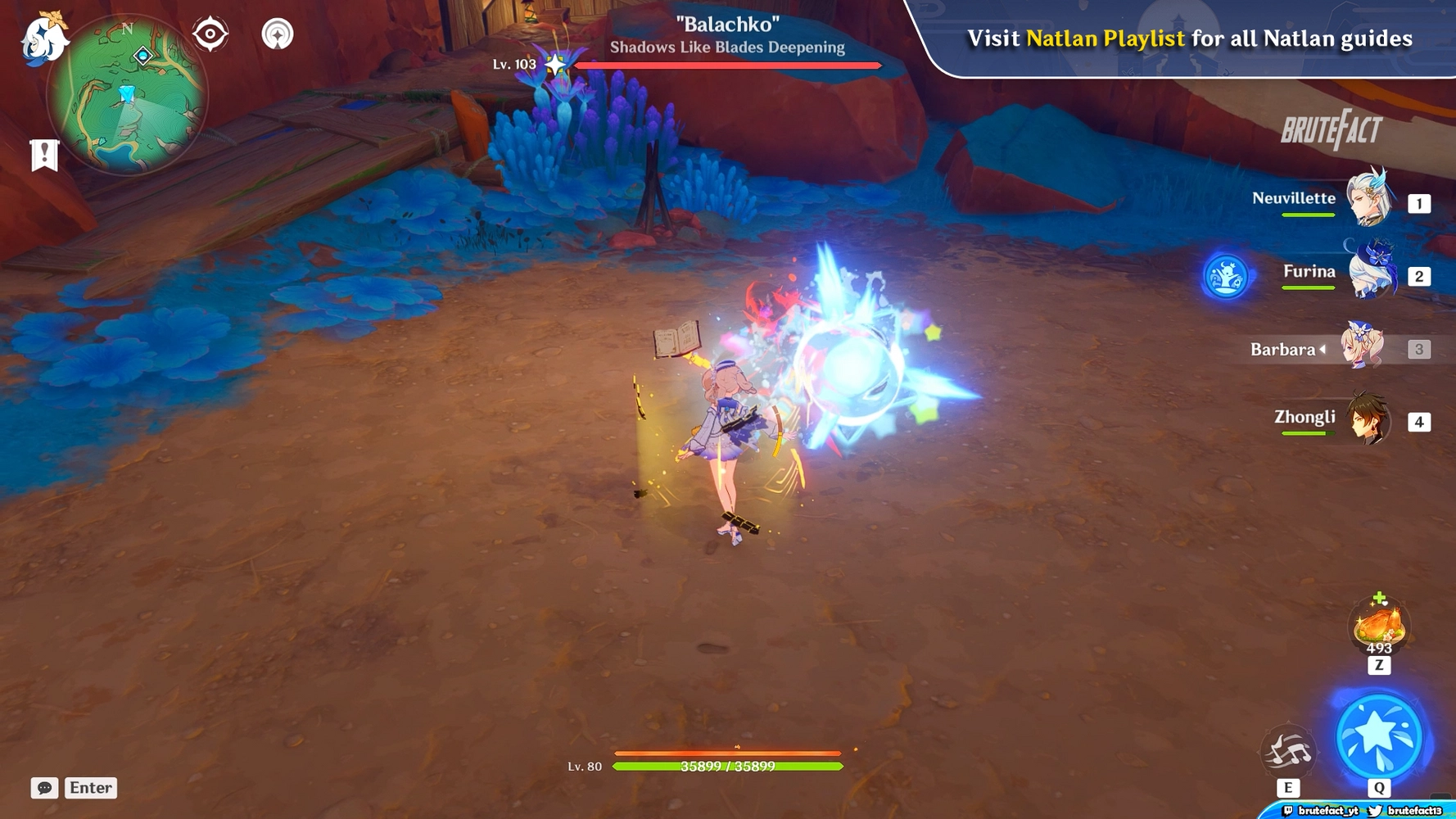This screenshot has width=1456, height=819.
Task: Click Furina's burst-ready fountain indicator
Action: click(x=1226, y=276)
